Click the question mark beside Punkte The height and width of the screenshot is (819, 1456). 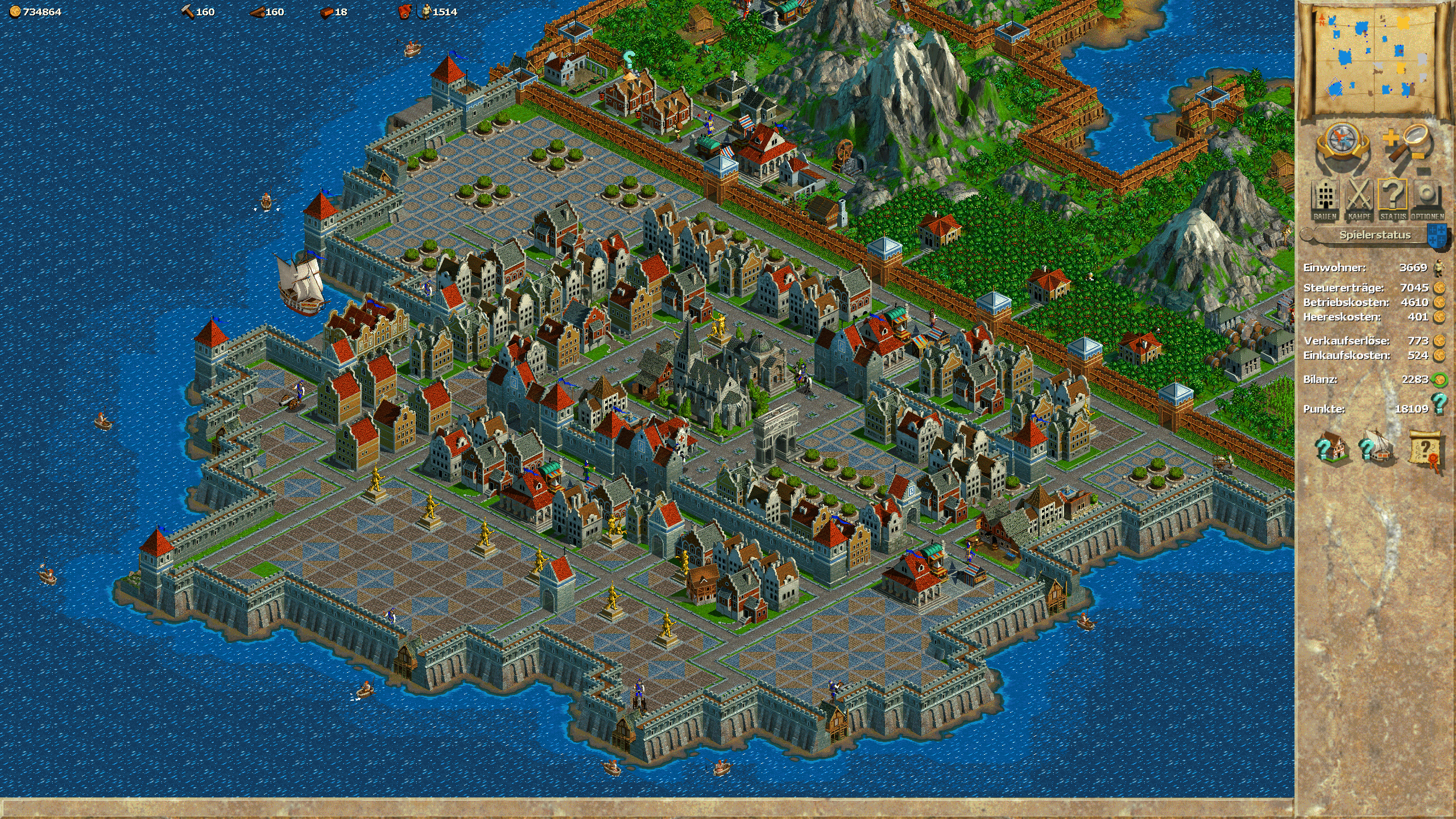coord(1439,404)
